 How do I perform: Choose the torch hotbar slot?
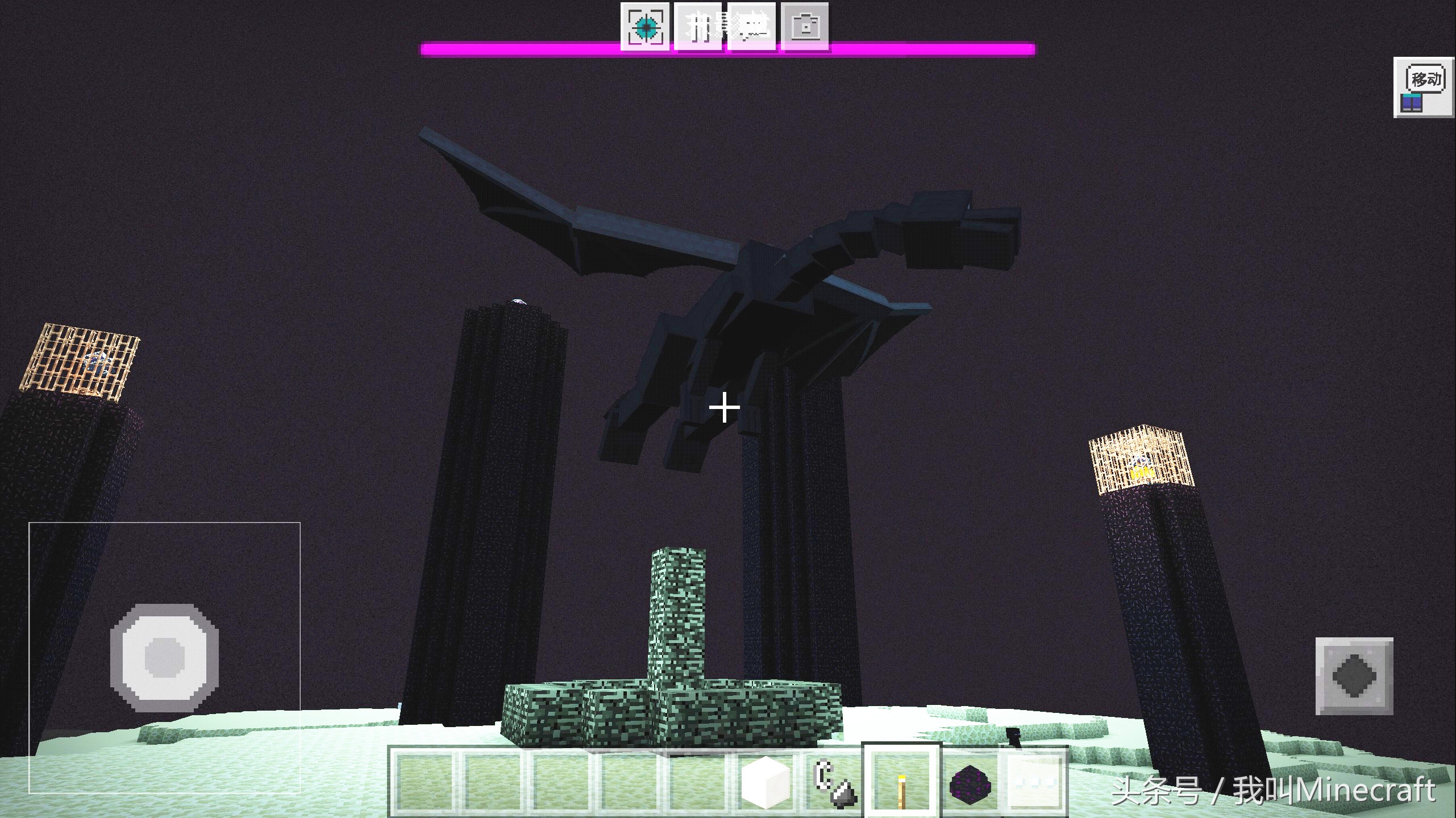tap(902, 782)
